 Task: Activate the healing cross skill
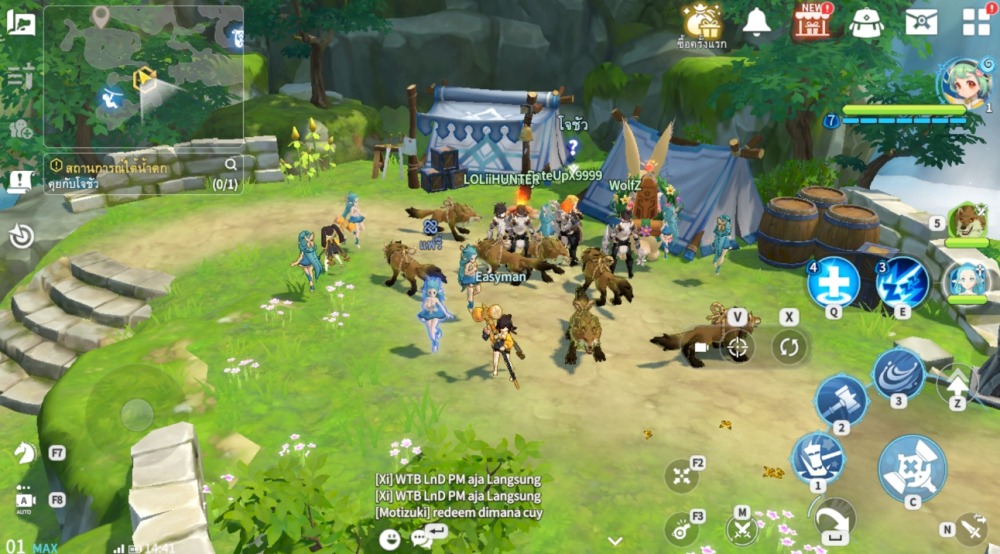833,281
